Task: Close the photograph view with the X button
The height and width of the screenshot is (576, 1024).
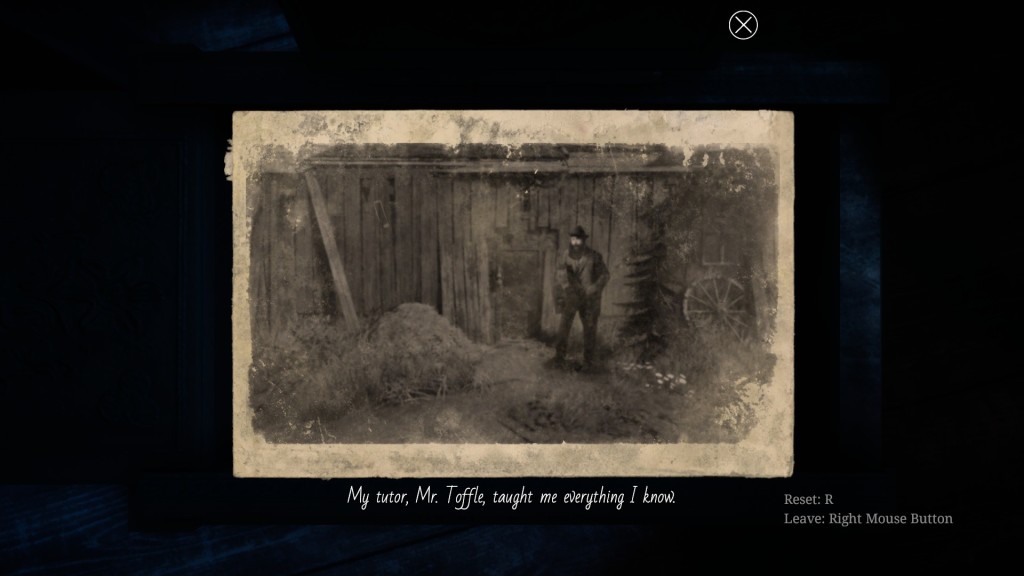Action: coord(743,25)
